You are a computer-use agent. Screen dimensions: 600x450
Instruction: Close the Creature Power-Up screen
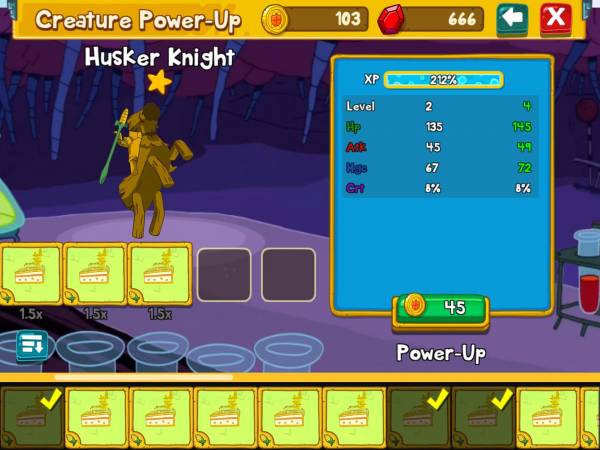556,18
